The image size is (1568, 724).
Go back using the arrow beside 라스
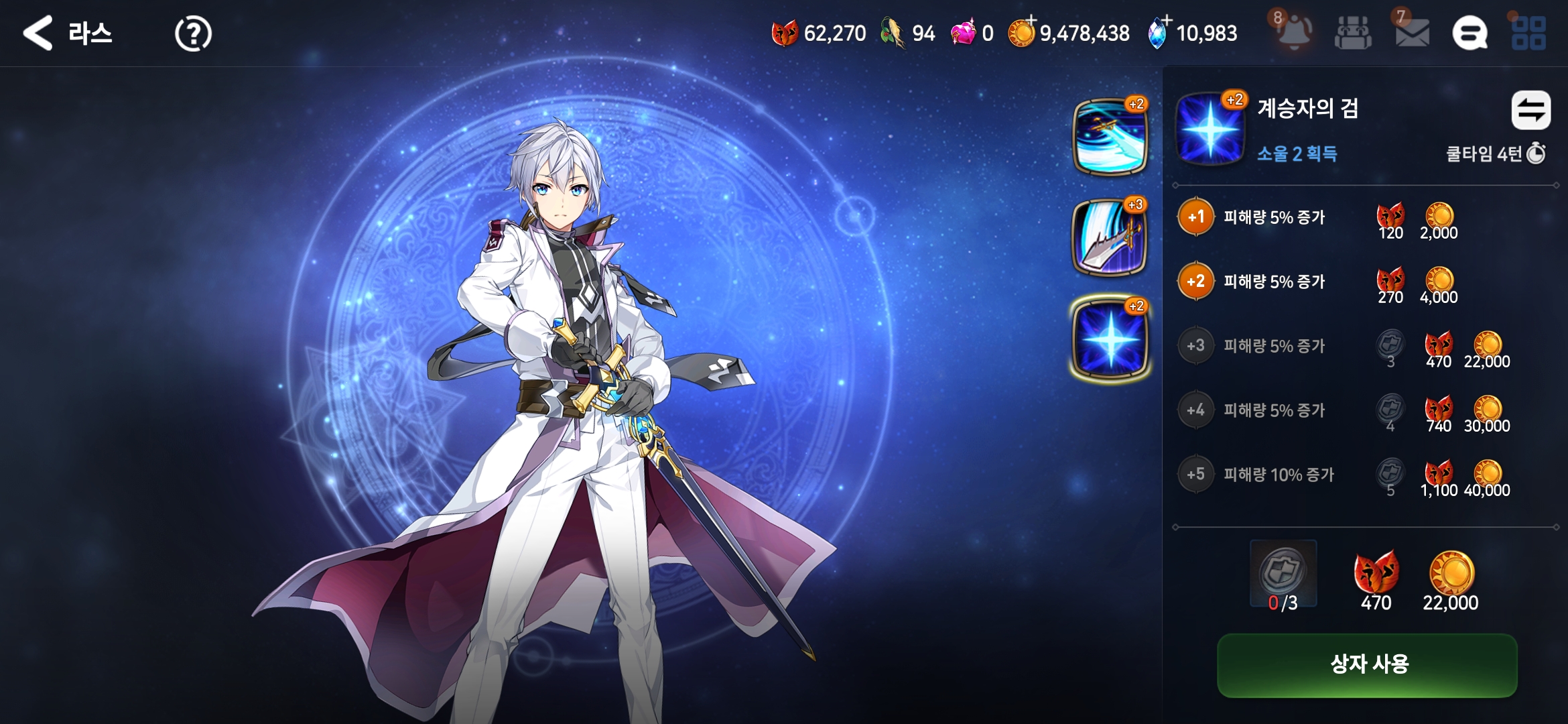(x=38, y=33)
